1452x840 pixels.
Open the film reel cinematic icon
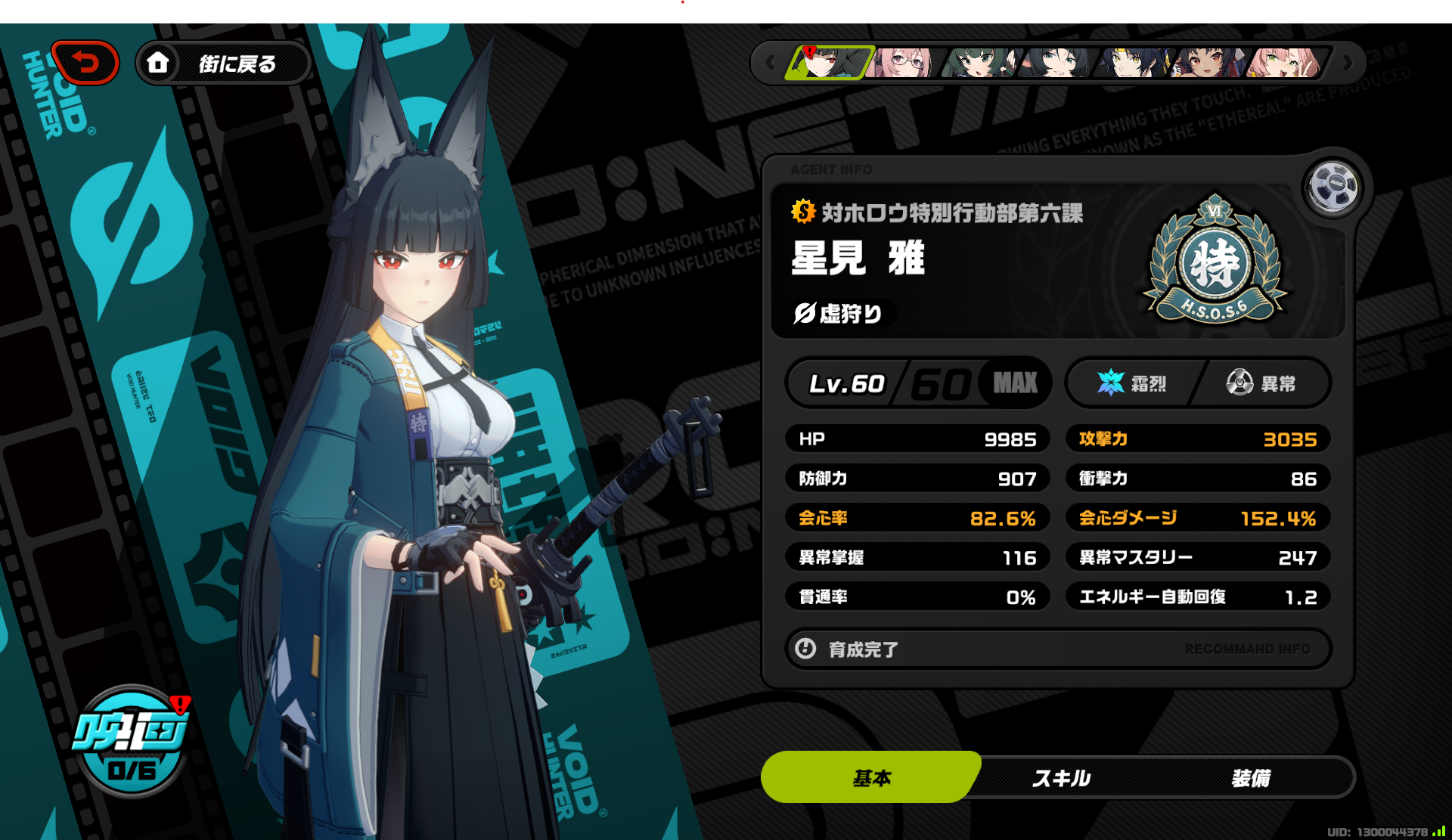click(1333, 188)
